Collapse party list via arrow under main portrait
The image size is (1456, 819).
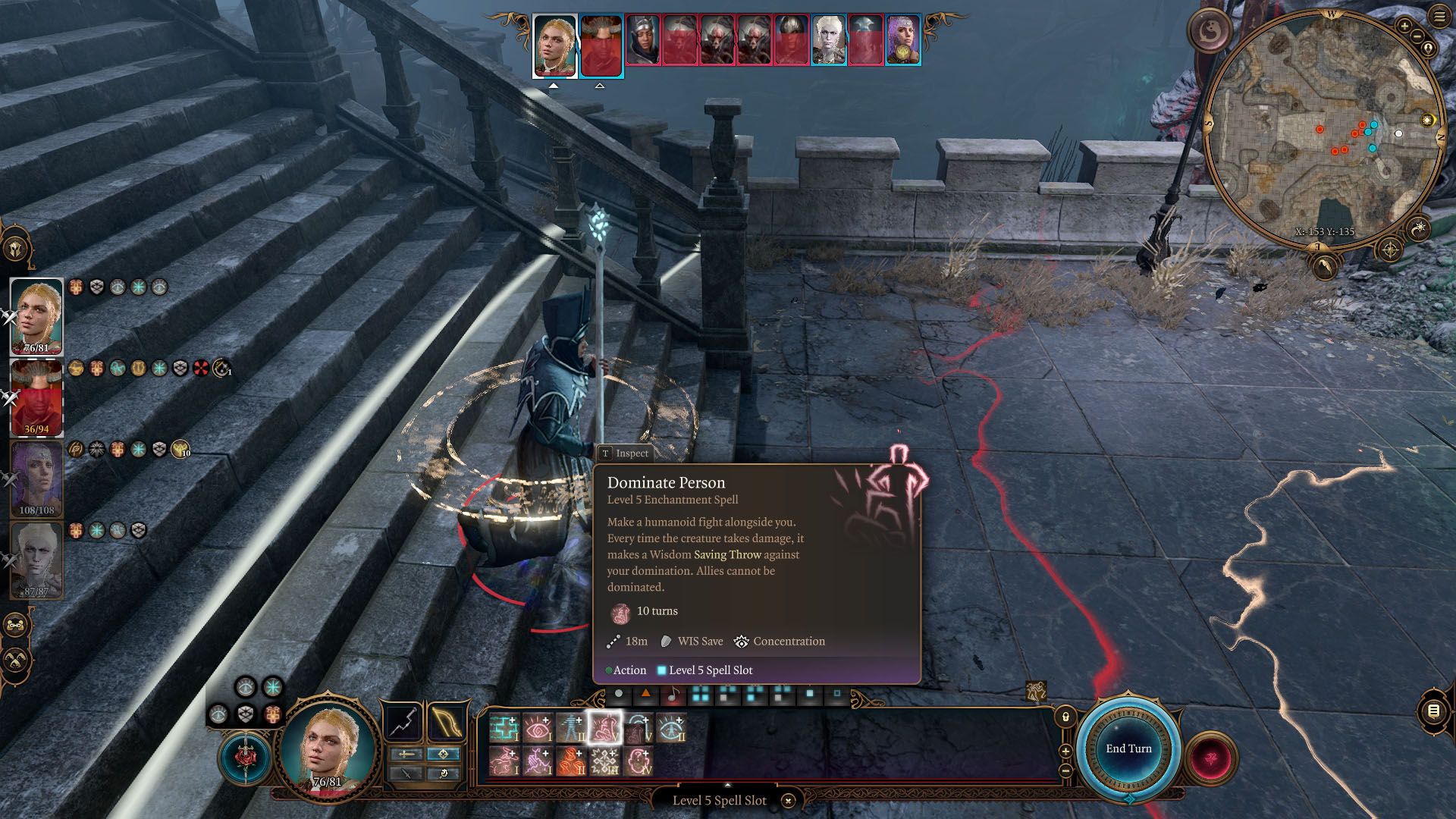click(x=554, y=86)
